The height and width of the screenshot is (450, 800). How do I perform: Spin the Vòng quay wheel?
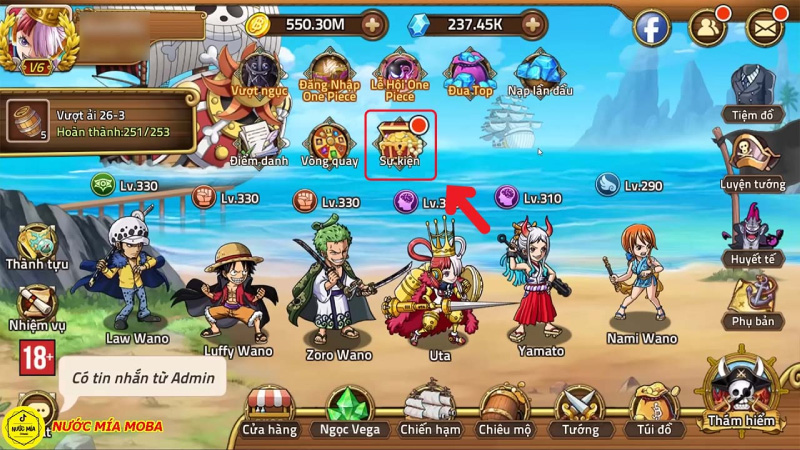[329, 142]
